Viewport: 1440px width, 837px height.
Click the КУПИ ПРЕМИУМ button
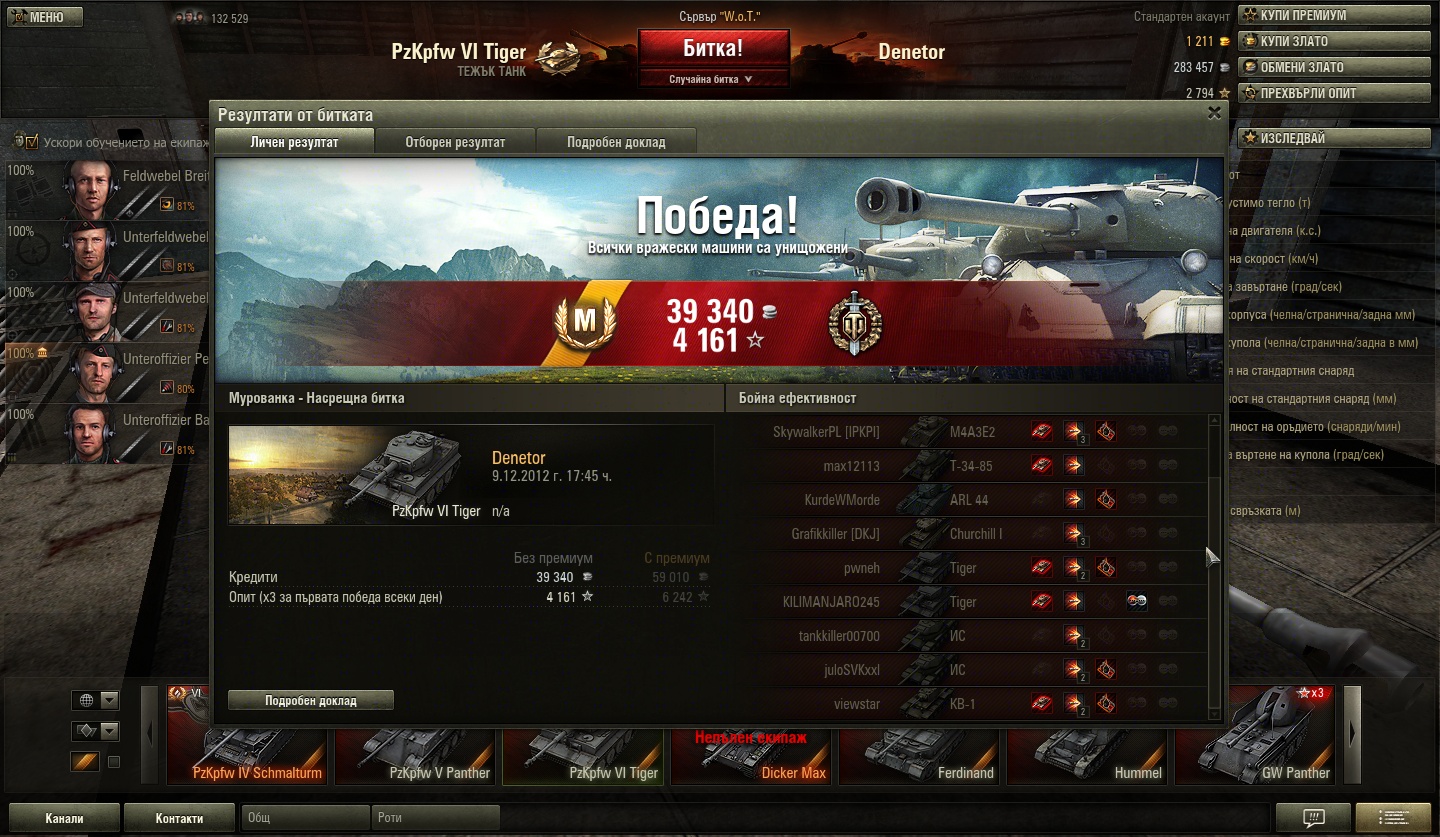pyautogui.click(x=1333, y=15)
